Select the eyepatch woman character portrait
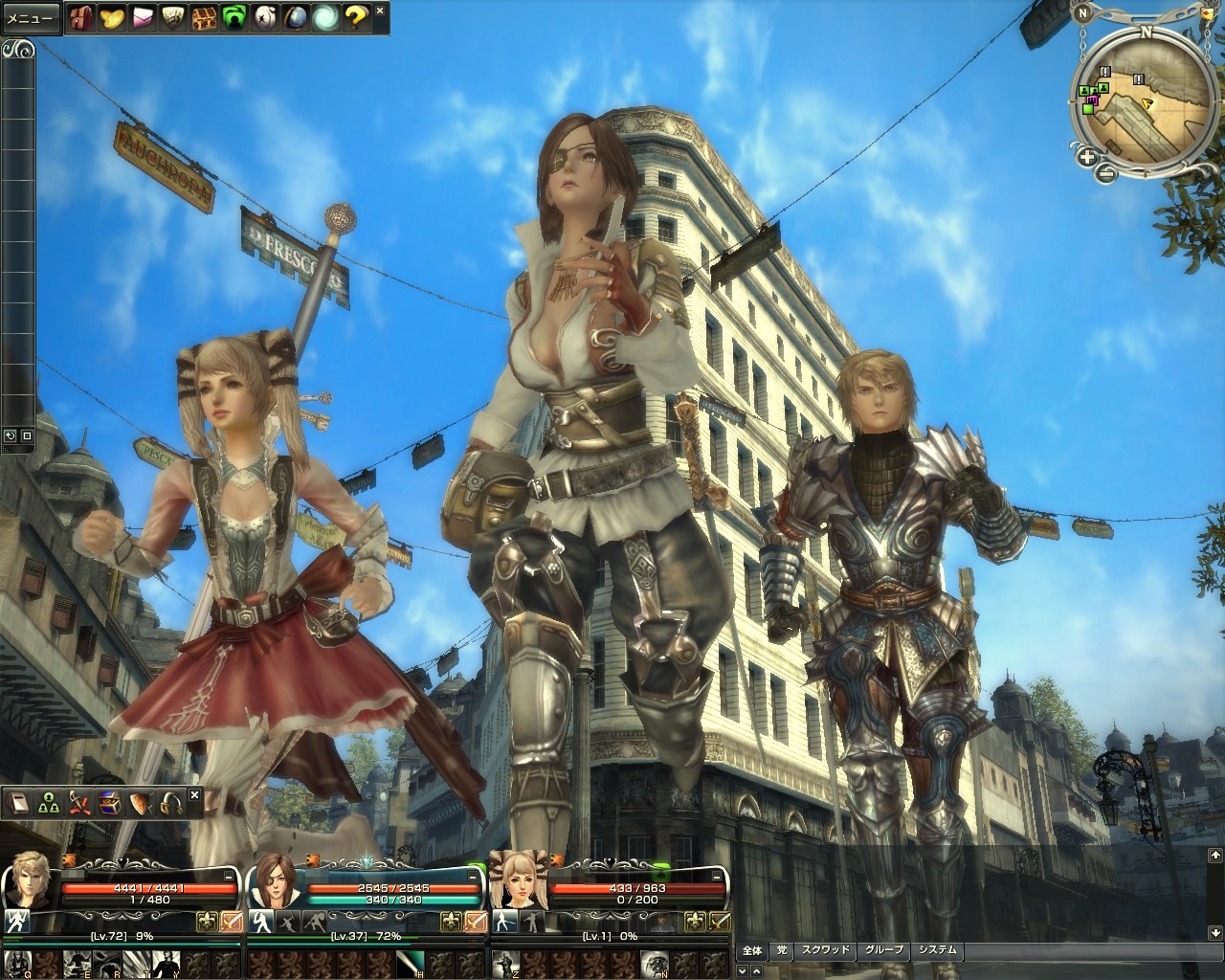Viewport: 1225px width, 980px height. tap(272, 881)
